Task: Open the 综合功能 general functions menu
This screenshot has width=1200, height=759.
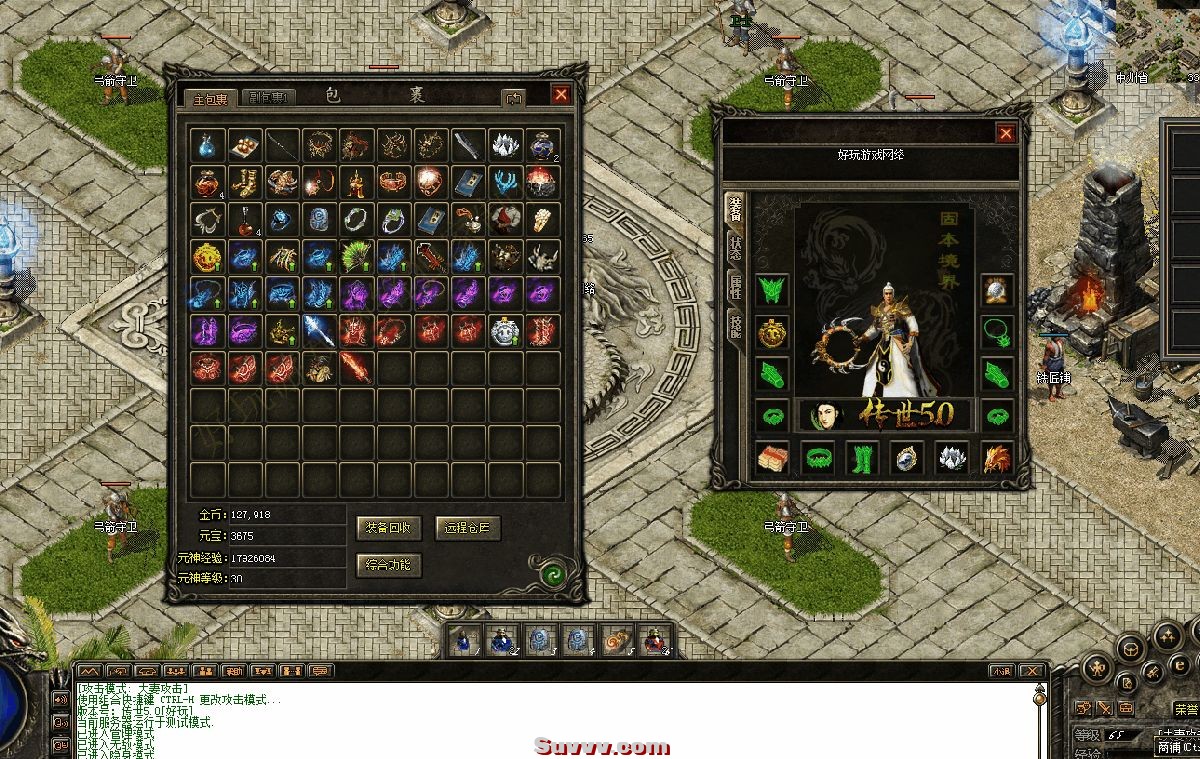Action: pos(390,565)
